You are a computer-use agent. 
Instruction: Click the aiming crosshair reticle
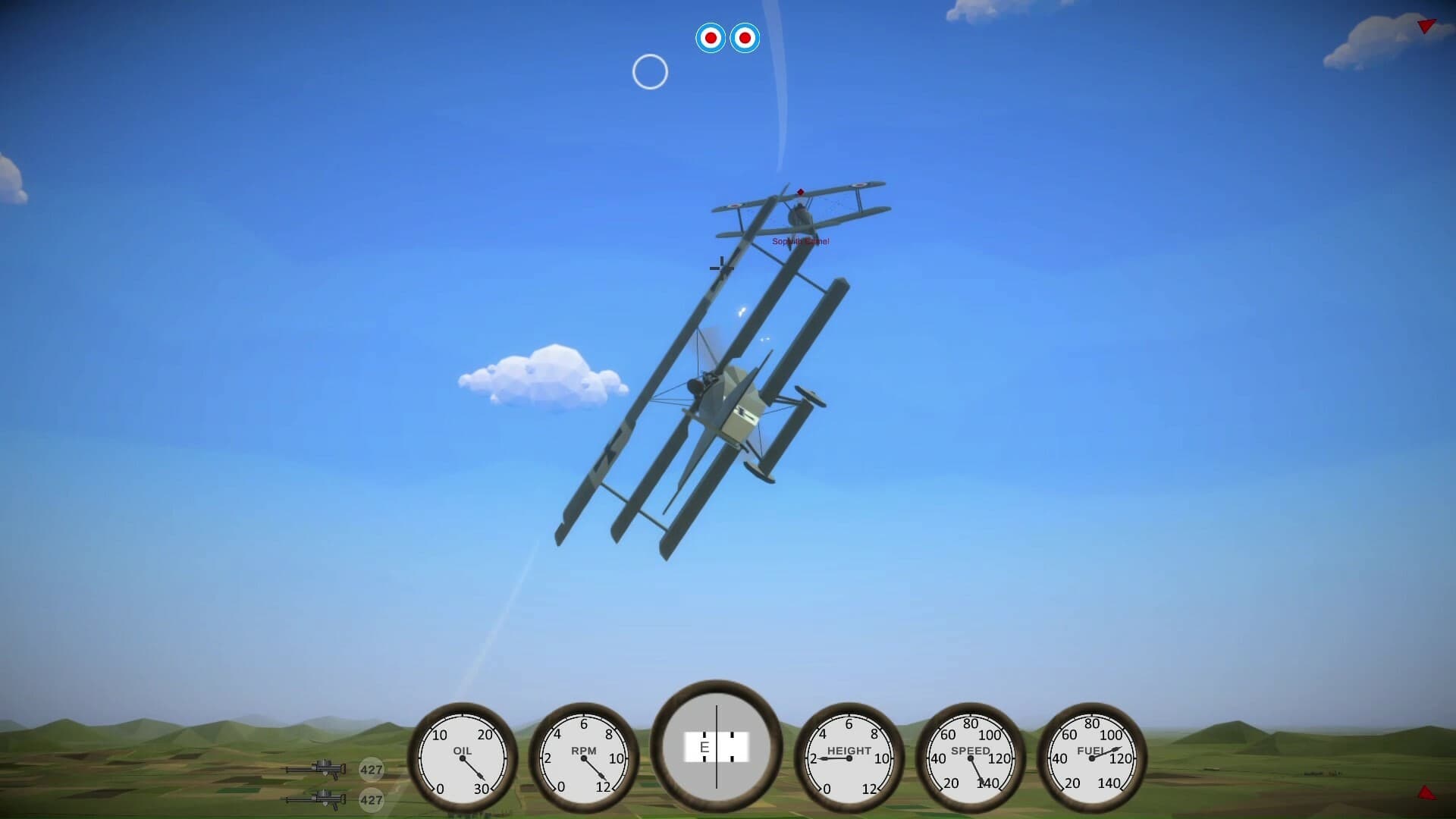pos(720,268)
